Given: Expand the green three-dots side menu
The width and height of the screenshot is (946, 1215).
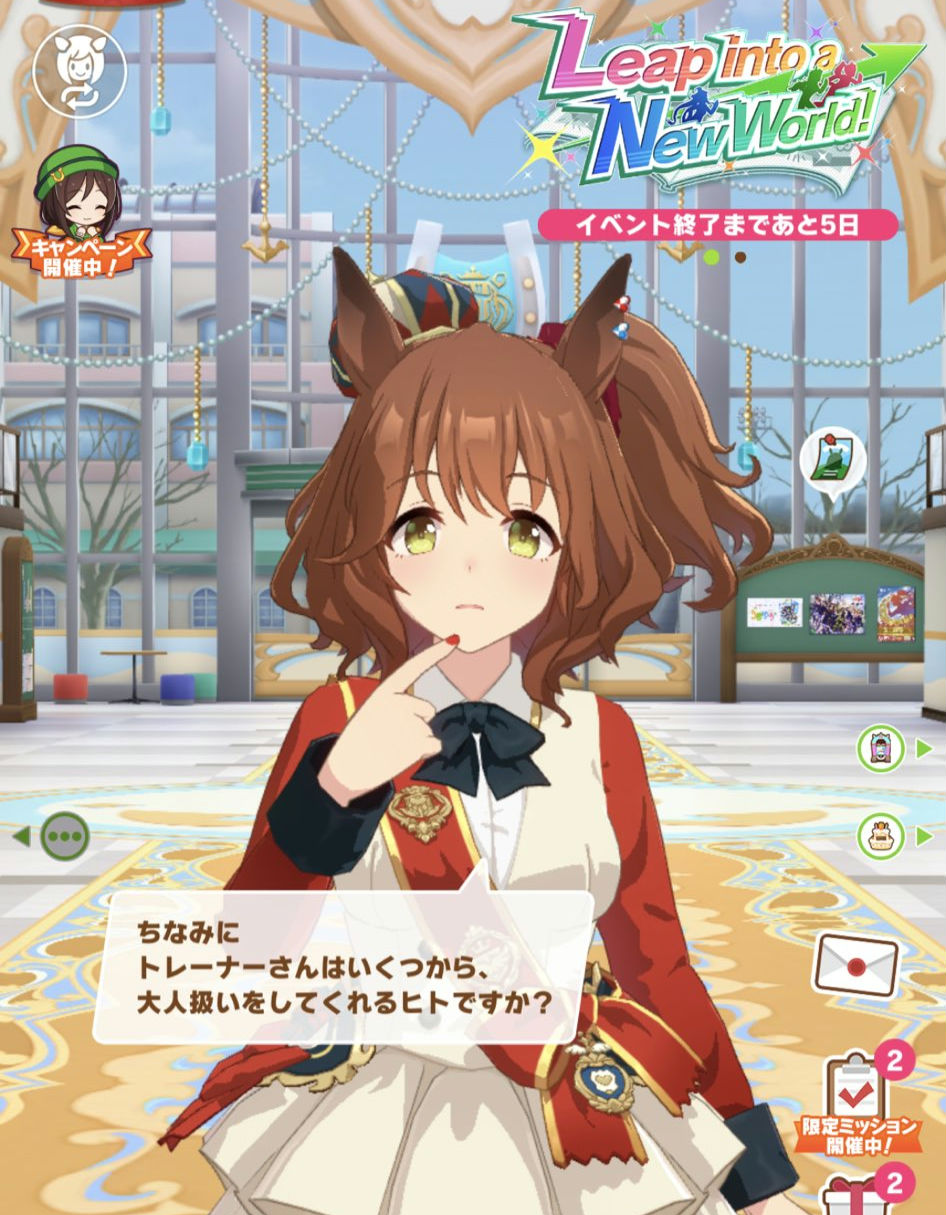Looking at the screenshot, I should pos(65,836).
